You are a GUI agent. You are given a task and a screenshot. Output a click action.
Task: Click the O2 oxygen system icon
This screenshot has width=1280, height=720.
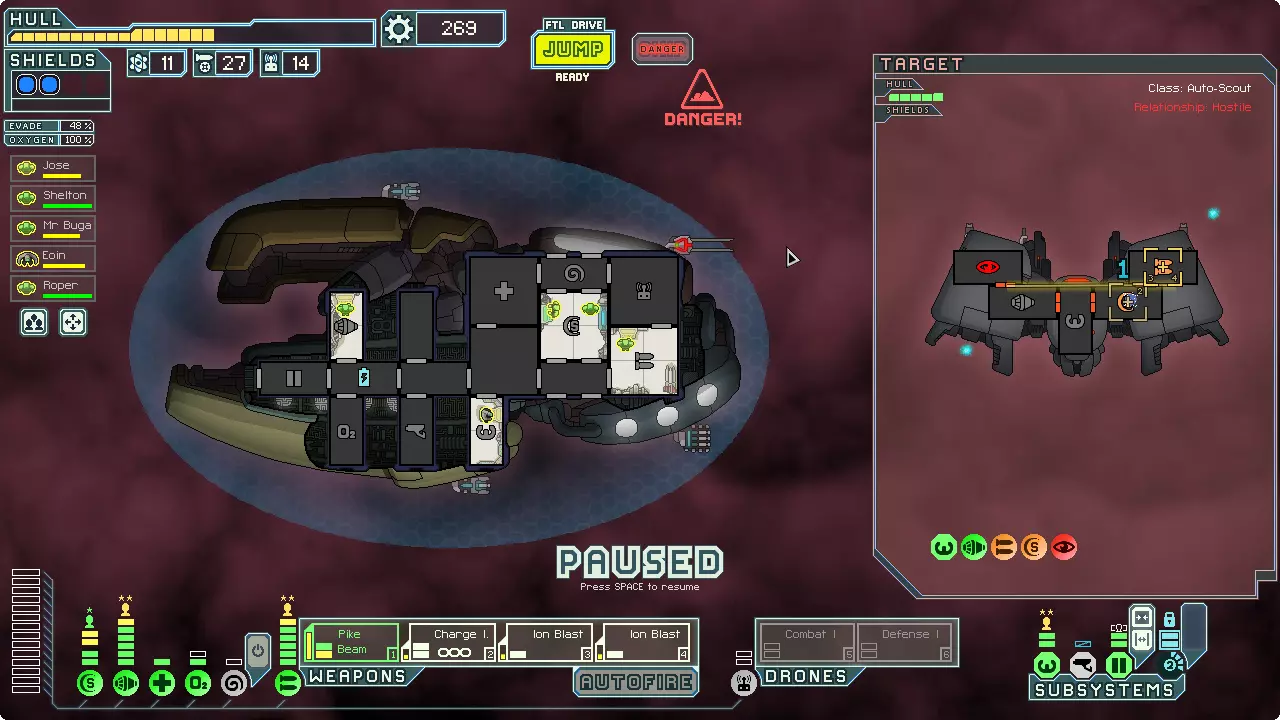click(x=198, y=684)
